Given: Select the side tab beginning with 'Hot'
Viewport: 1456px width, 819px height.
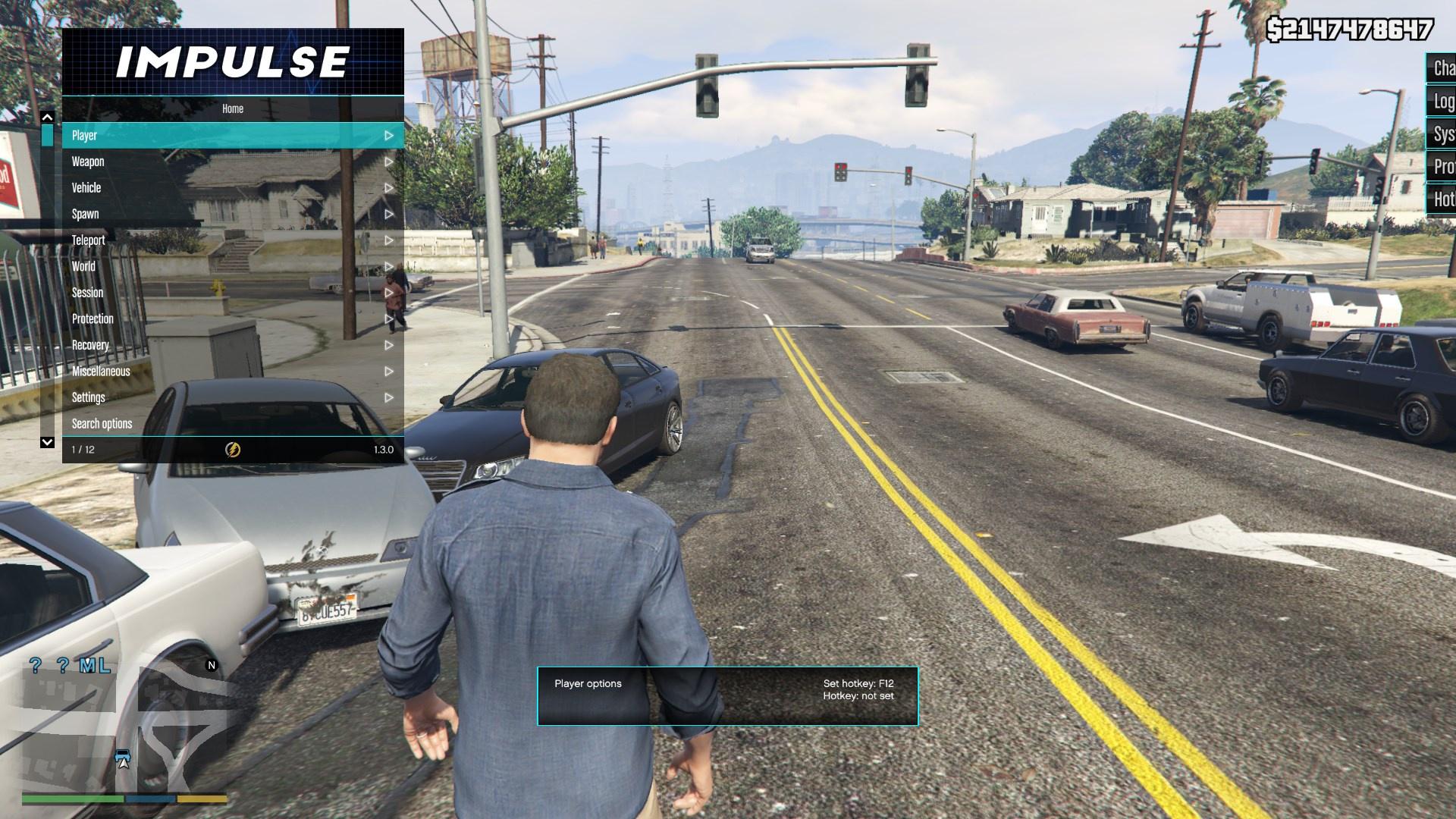Looking at the screenshot, I should (x=1442, y=199).
